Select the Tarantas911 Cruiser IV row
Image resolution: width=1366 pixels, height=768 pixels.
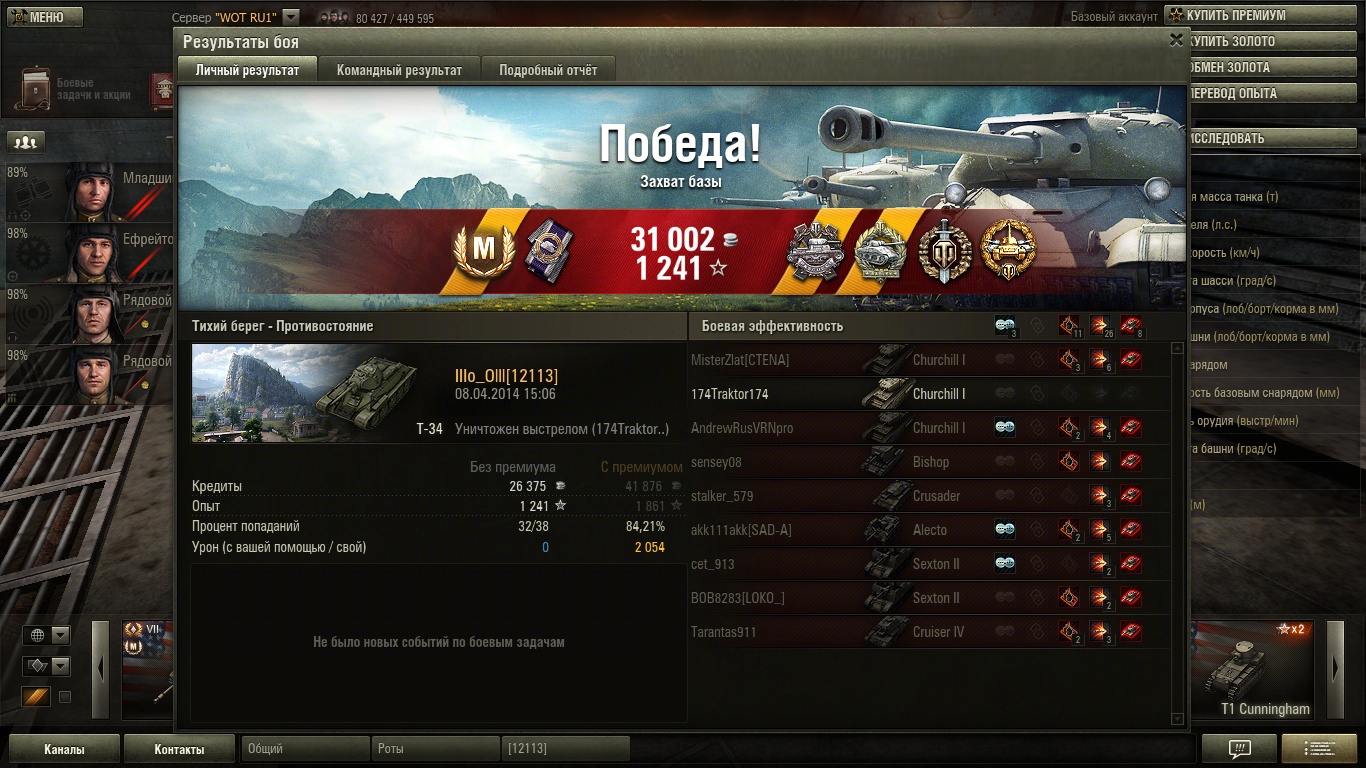click(930, 632)
